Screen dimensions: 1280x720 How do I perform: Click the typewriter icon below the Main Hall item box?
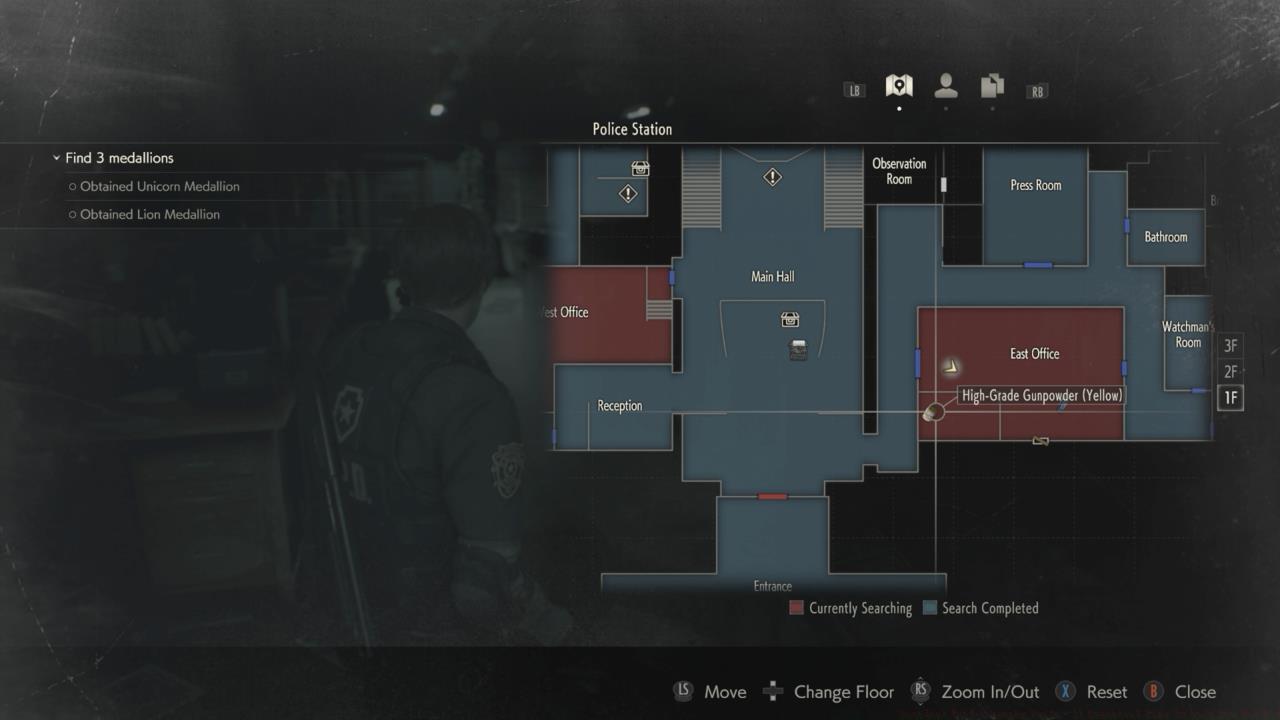pyautogui.click(x=798, y=351)
